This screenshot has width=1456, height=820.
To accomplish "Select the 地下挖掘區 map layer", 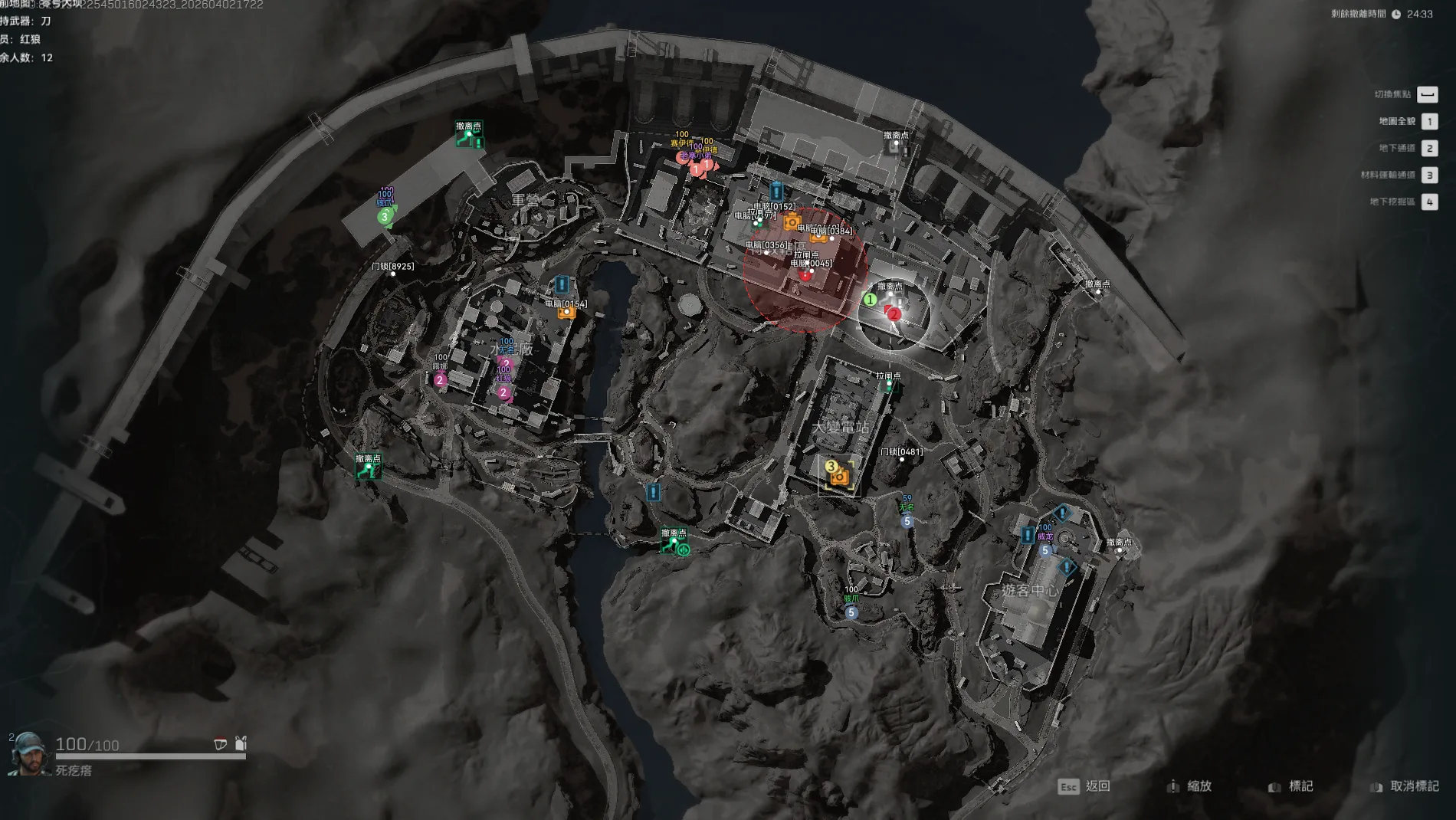I will (1428, 202).
